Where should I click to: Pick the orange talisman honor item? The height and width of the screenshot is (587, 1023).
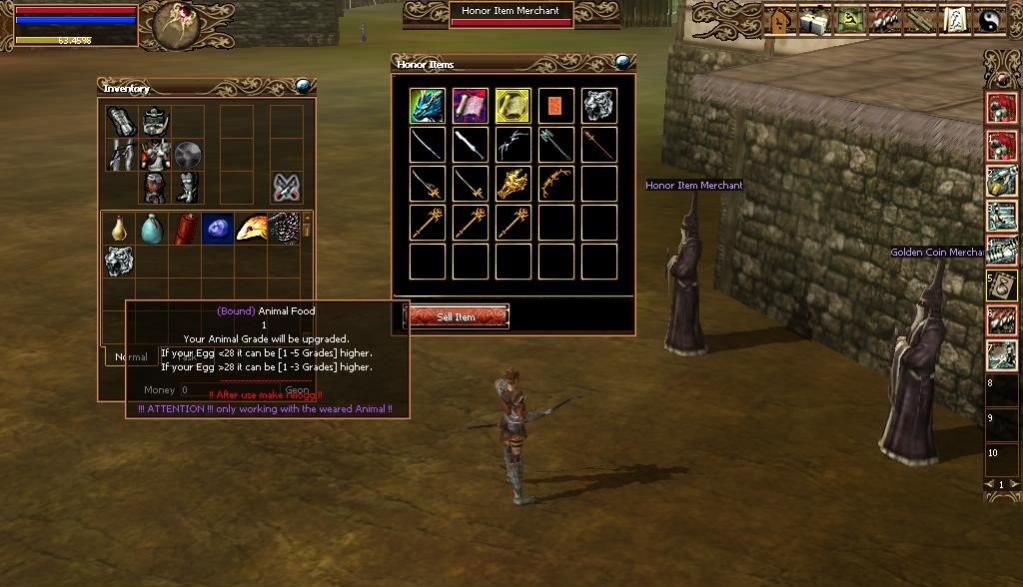[x=556, y=106]
